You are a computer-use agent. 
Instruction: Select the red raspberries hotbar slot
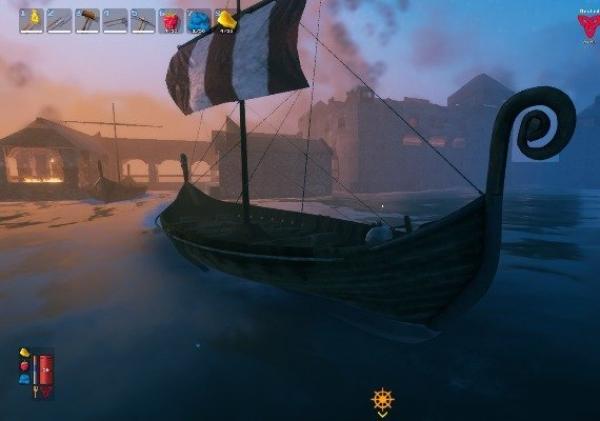coord(171,20)
